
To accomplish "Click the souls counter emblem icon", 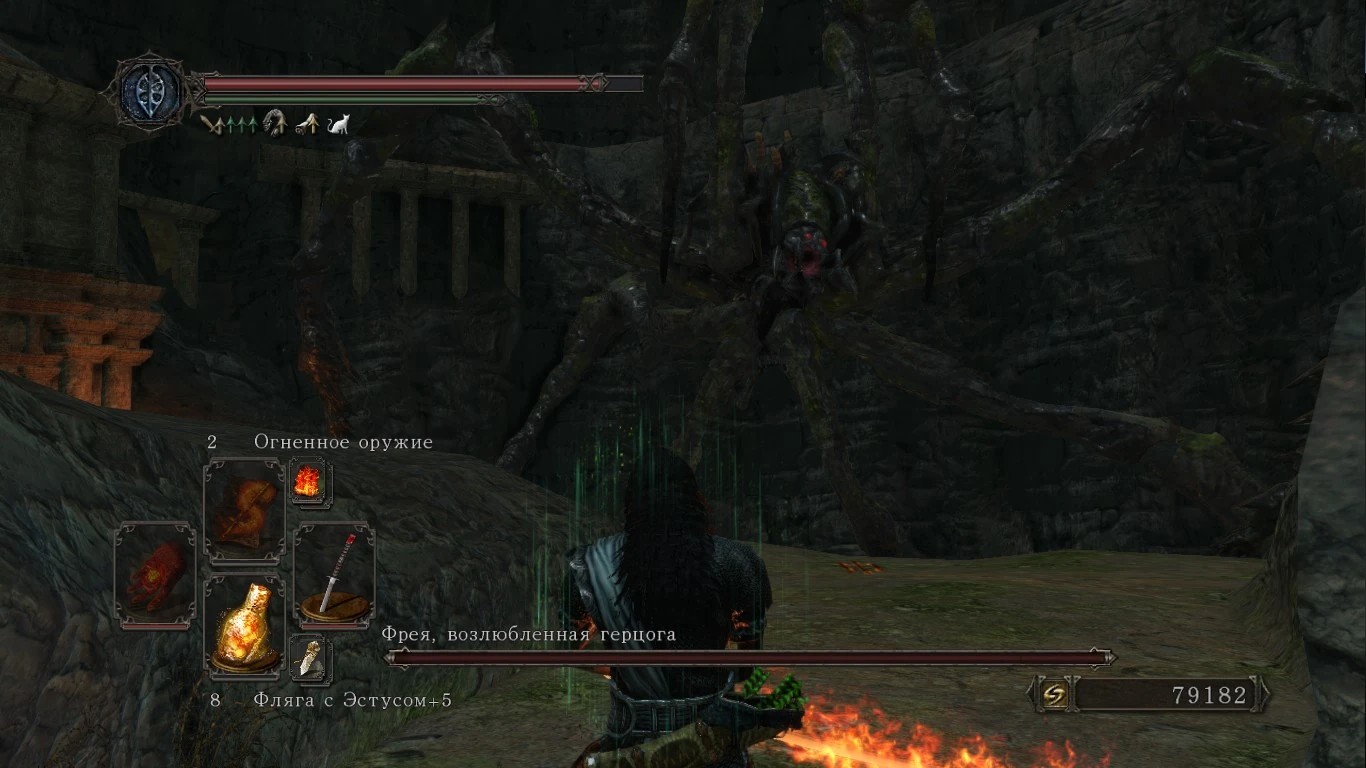I will pyautogui.click(x=1053, y=694).
